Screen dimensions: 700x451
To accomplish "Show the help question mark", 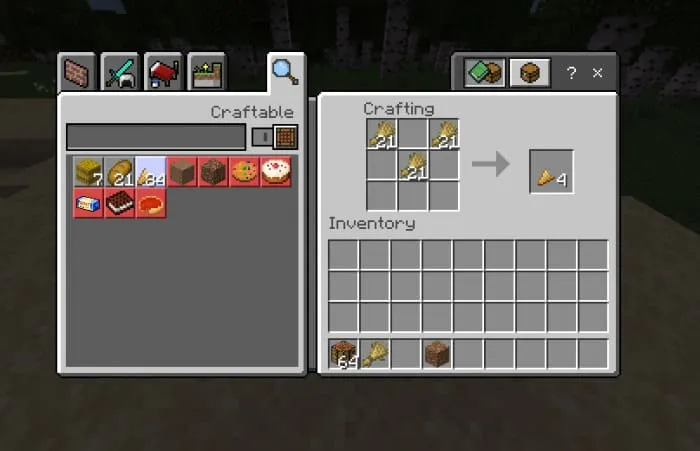I will pyautogui.click(x=571, y=73).
